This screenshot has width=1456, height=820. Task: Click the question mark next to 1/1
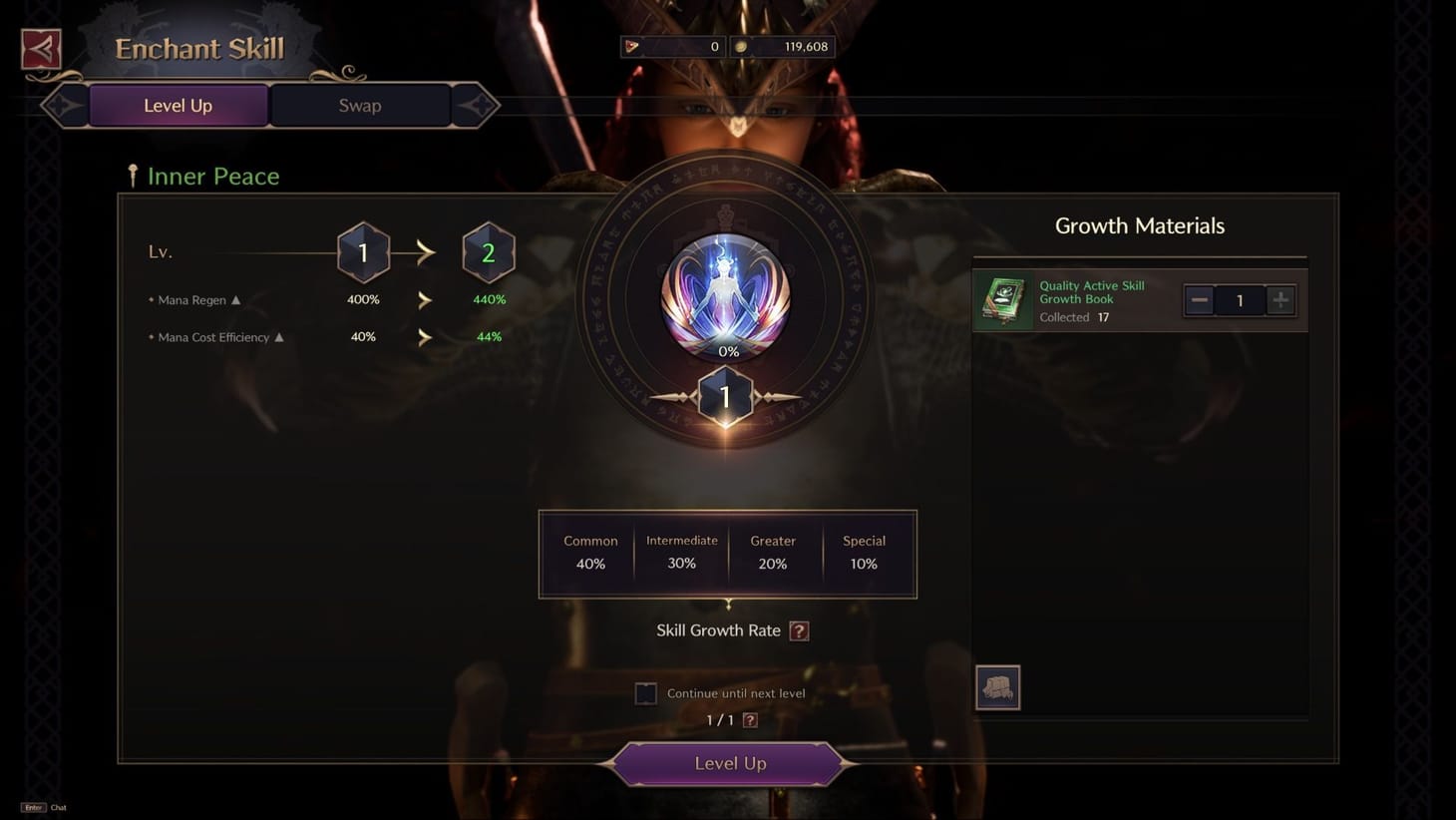click(x=750, y=719)
